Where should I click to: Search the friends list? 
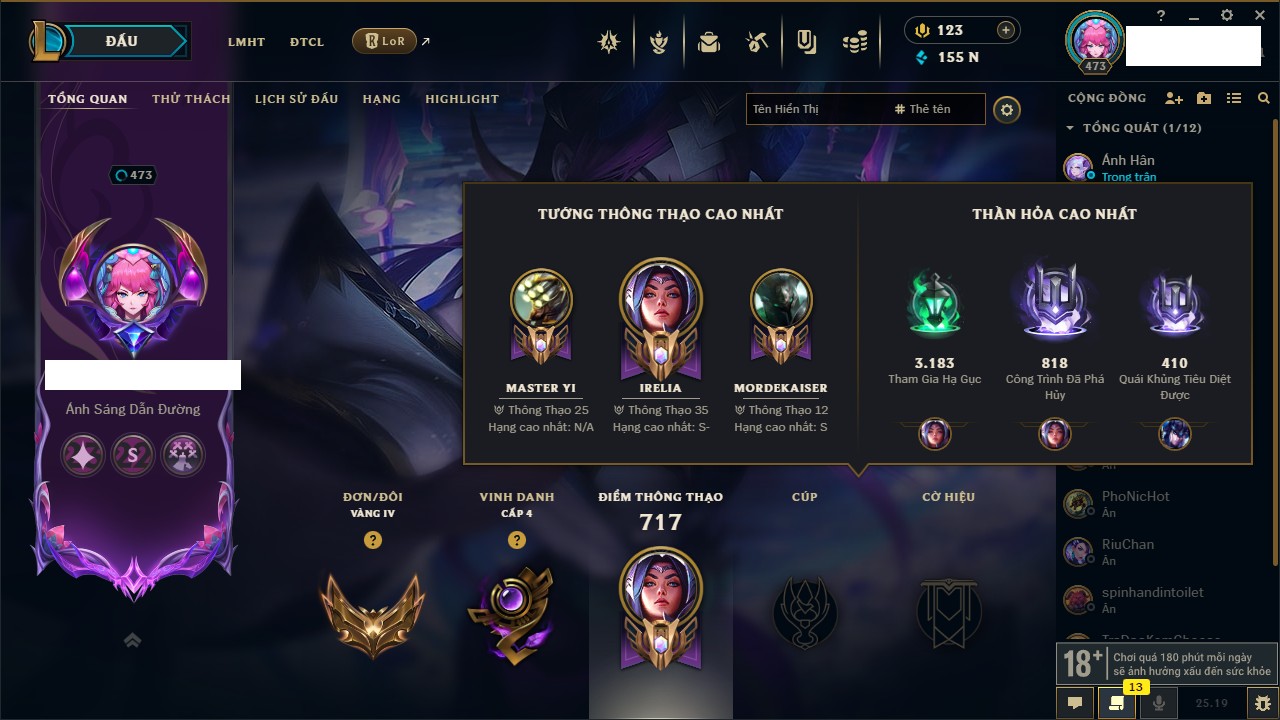point(1264,98)
